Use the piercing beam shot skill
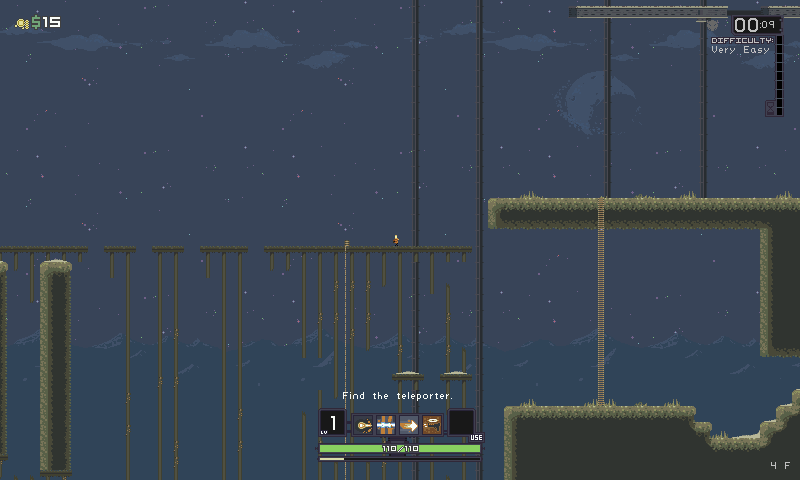 [x=386, y=424]
